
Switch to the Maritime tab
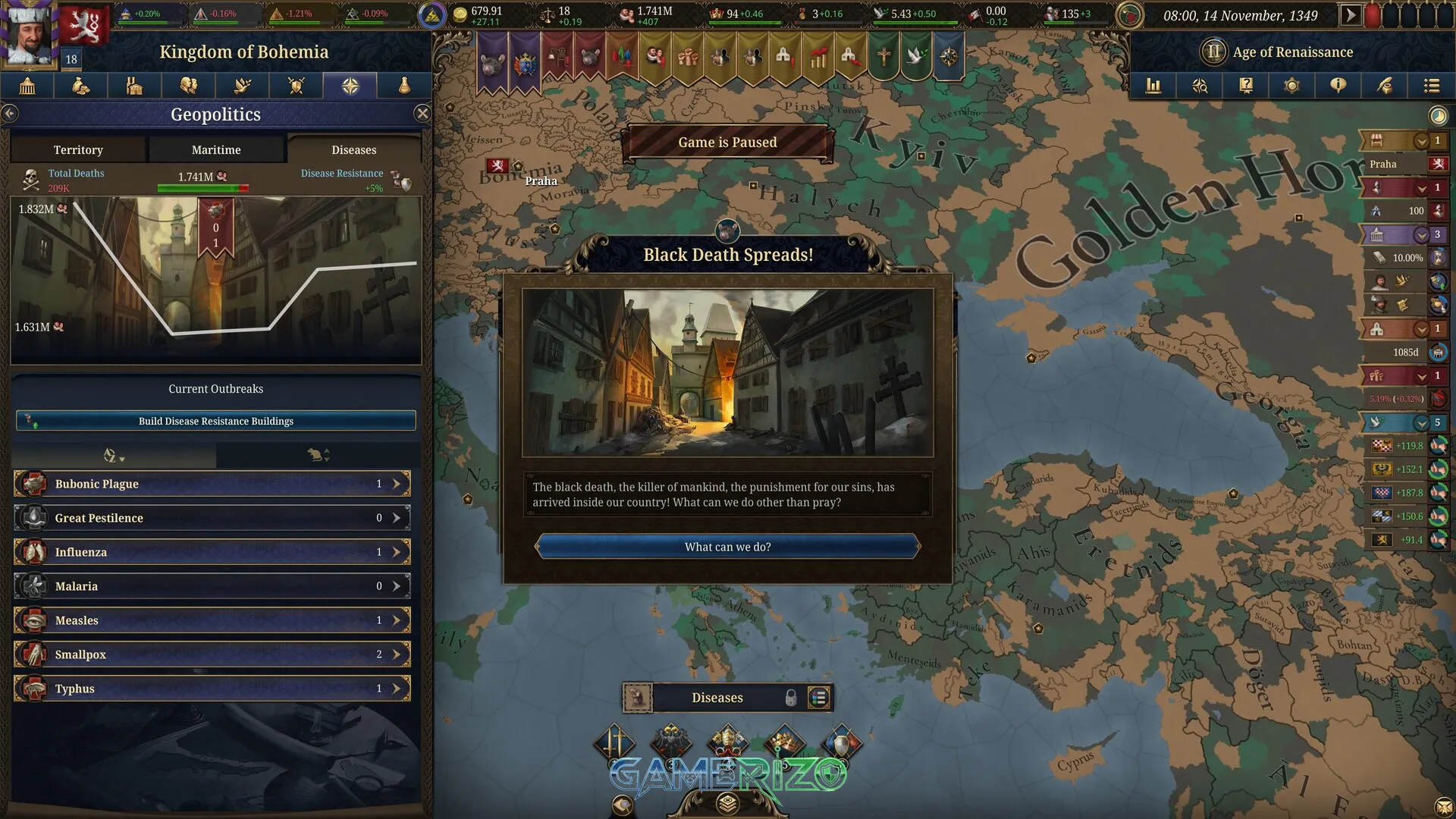click(x=216, y=149)
